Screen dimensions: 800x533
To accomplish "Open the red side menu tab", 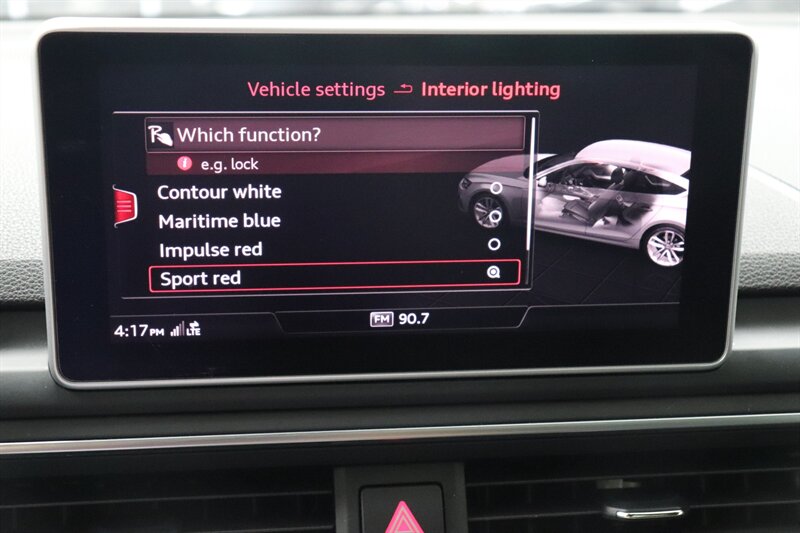I will (x=124, y=206).
